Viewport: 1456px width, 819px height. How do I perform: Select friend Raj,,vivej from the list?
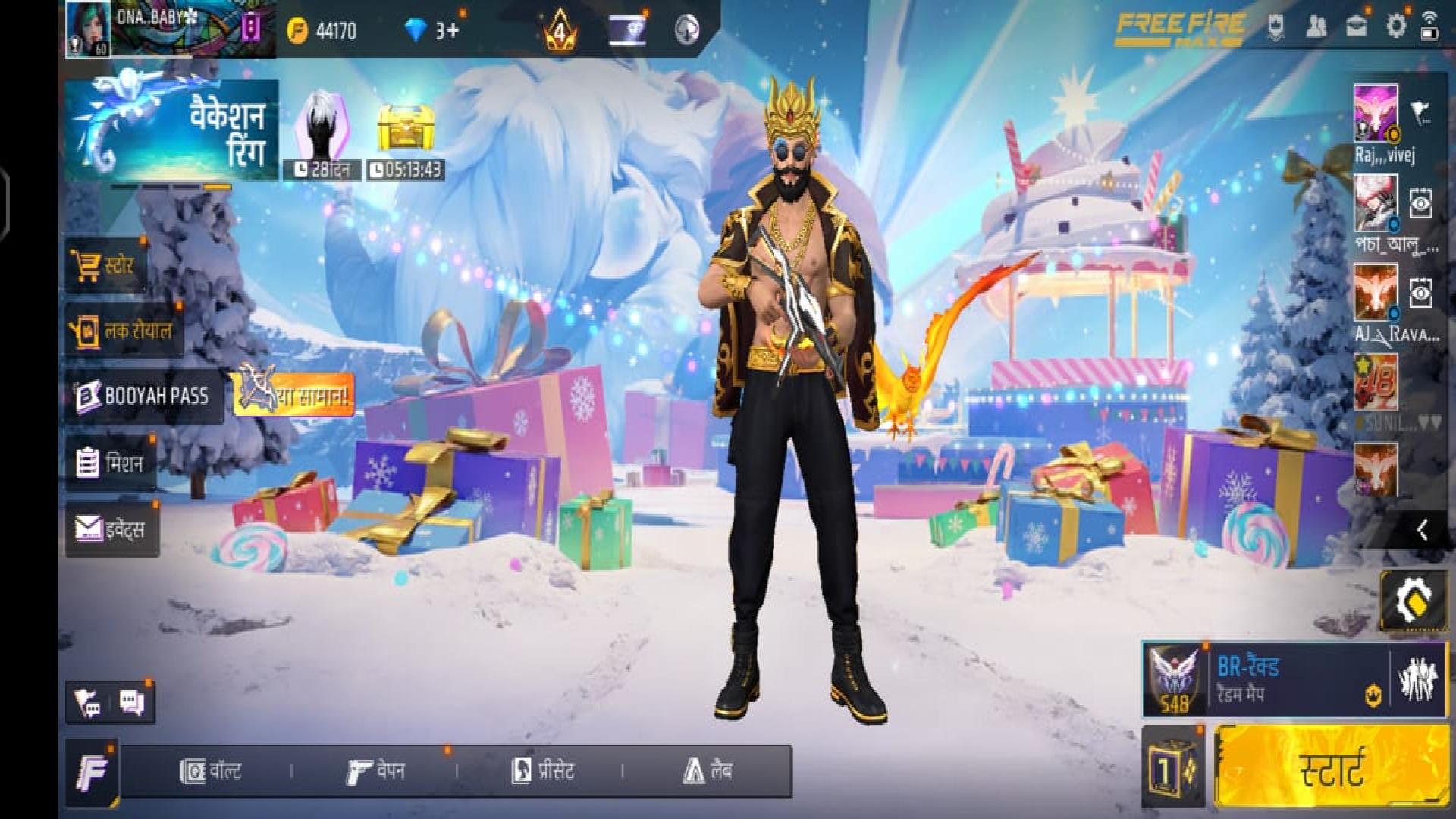click(1376, 114)
